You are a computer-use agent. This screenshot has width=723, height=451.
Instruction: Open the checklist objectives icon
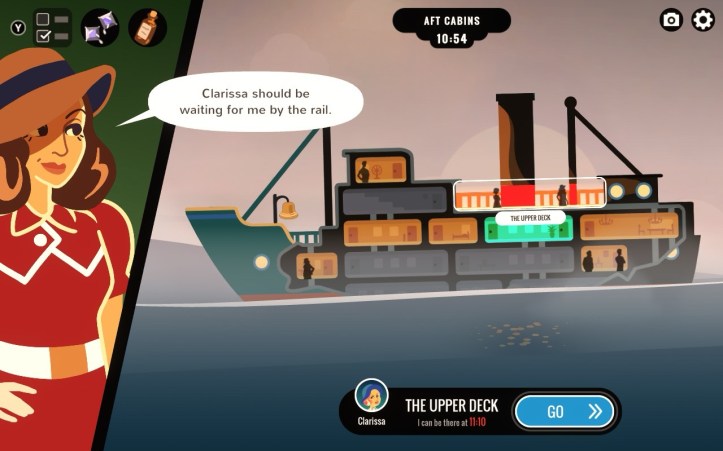52,27
